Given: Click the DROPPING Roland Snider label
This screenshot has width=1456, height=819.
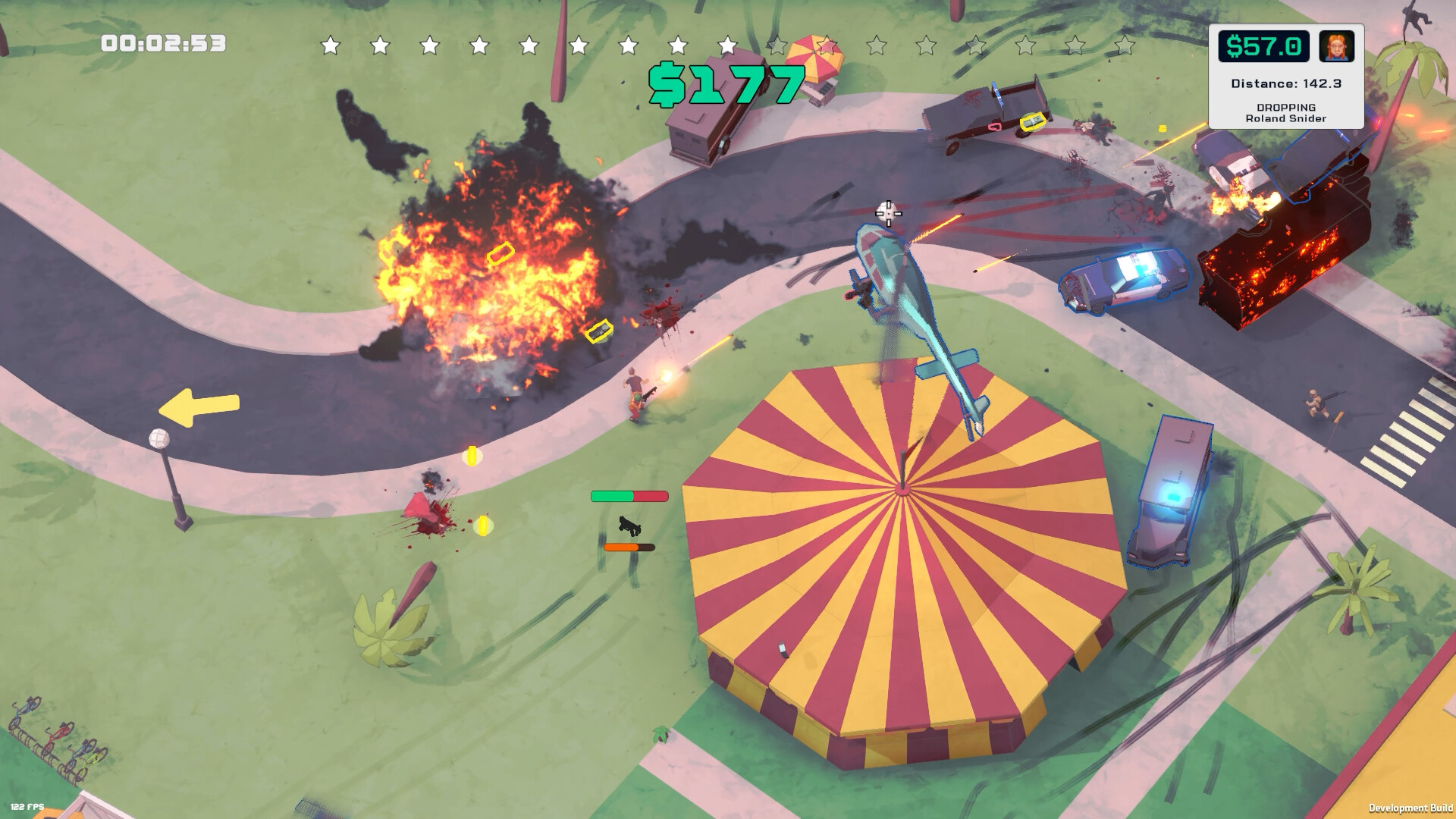Looking at the screenshot, I should click(x=1285, y=114).
